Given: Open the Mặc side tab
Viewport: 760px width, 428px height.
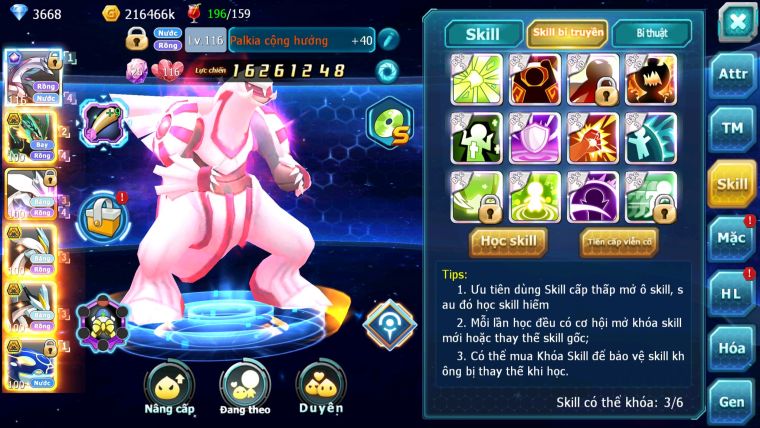Looking at the screenshot, I should [732, 238].
